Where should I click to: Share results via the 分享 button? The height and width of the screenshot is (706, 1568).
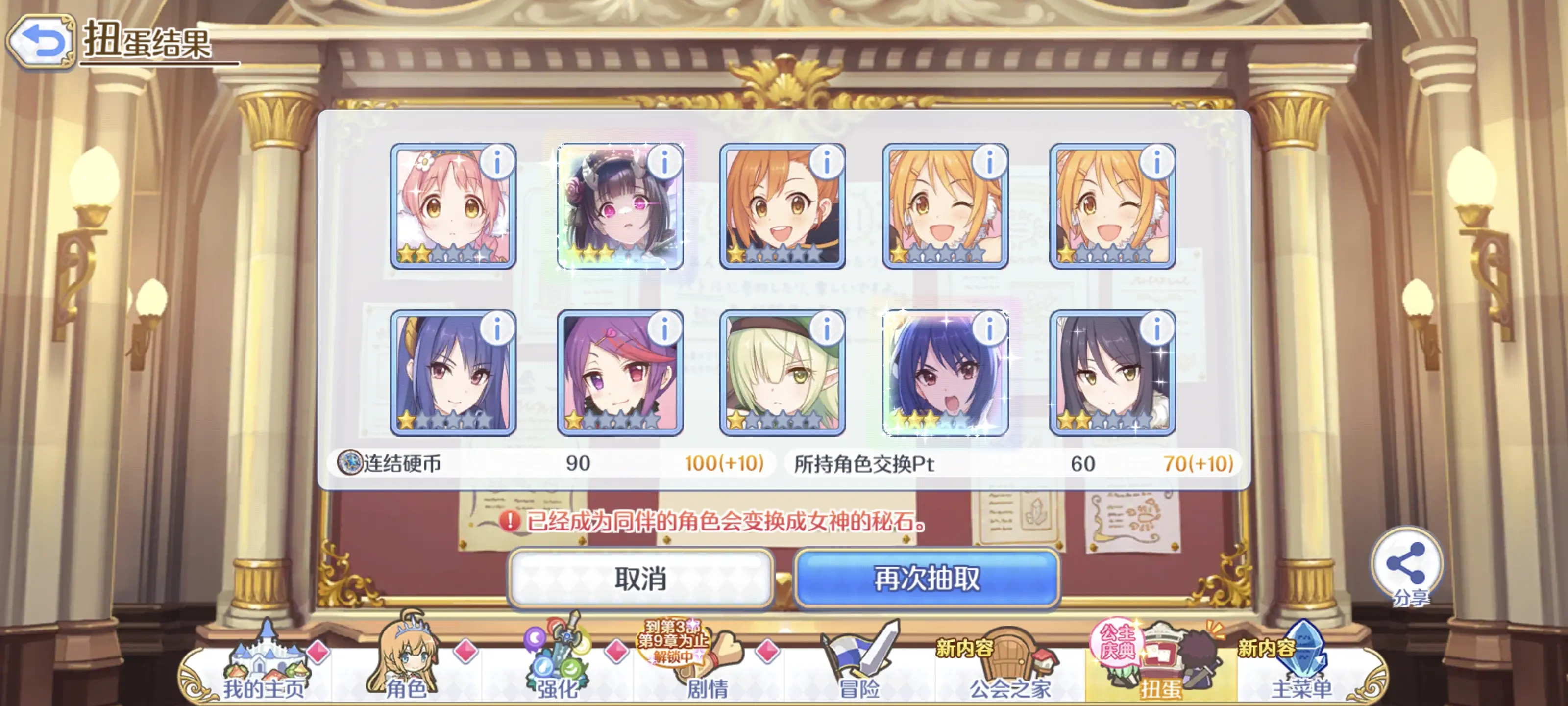(1407, 566)
